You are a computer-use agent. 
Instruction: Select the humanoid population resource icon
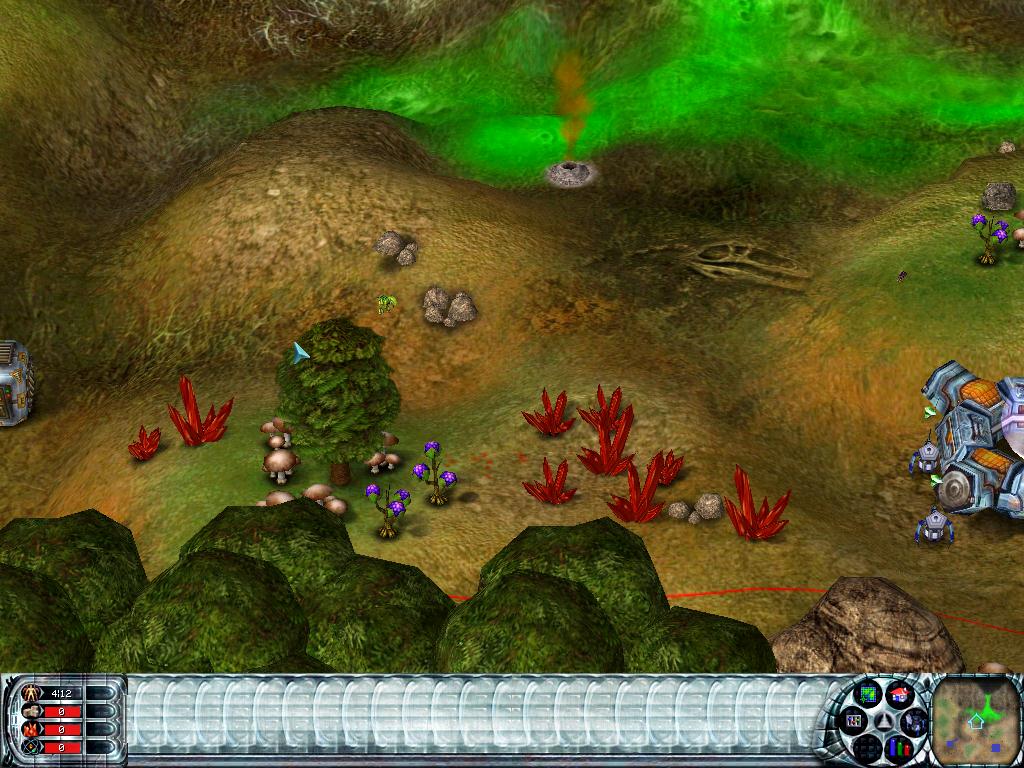29,692
